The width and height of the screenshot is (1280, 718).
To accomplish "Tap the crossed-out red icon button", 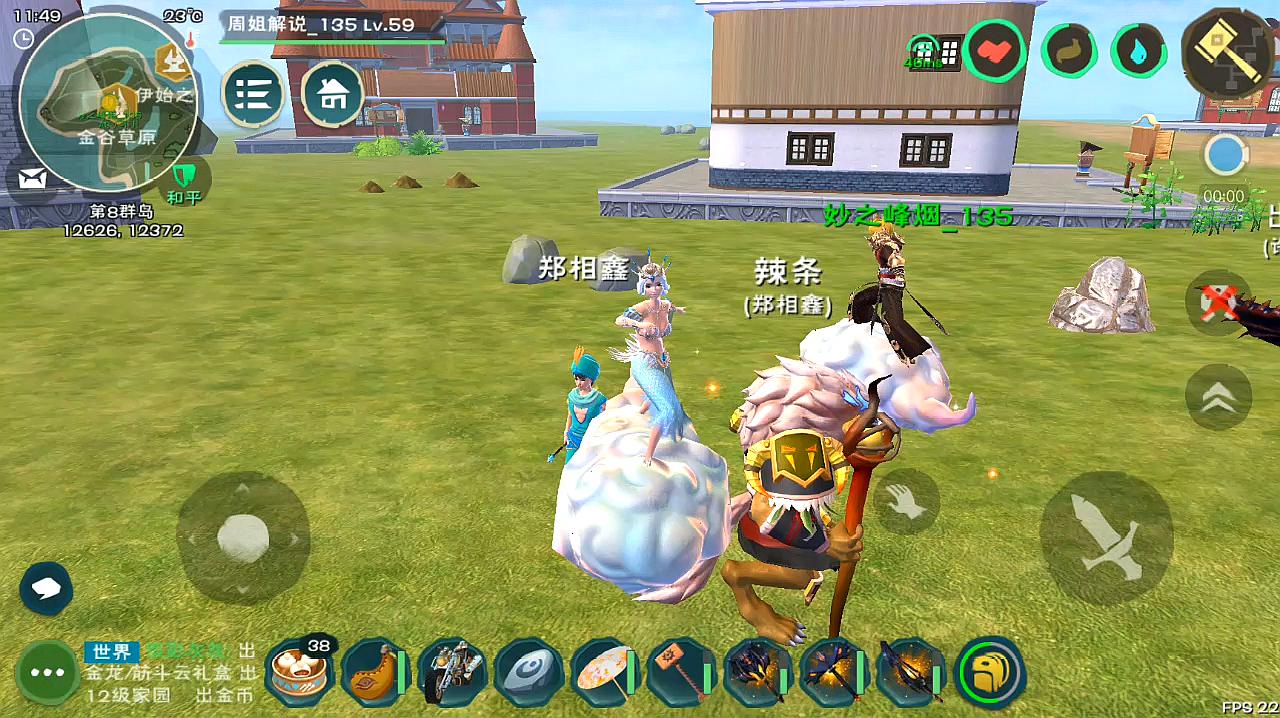I will click(x=1218, y=302).
